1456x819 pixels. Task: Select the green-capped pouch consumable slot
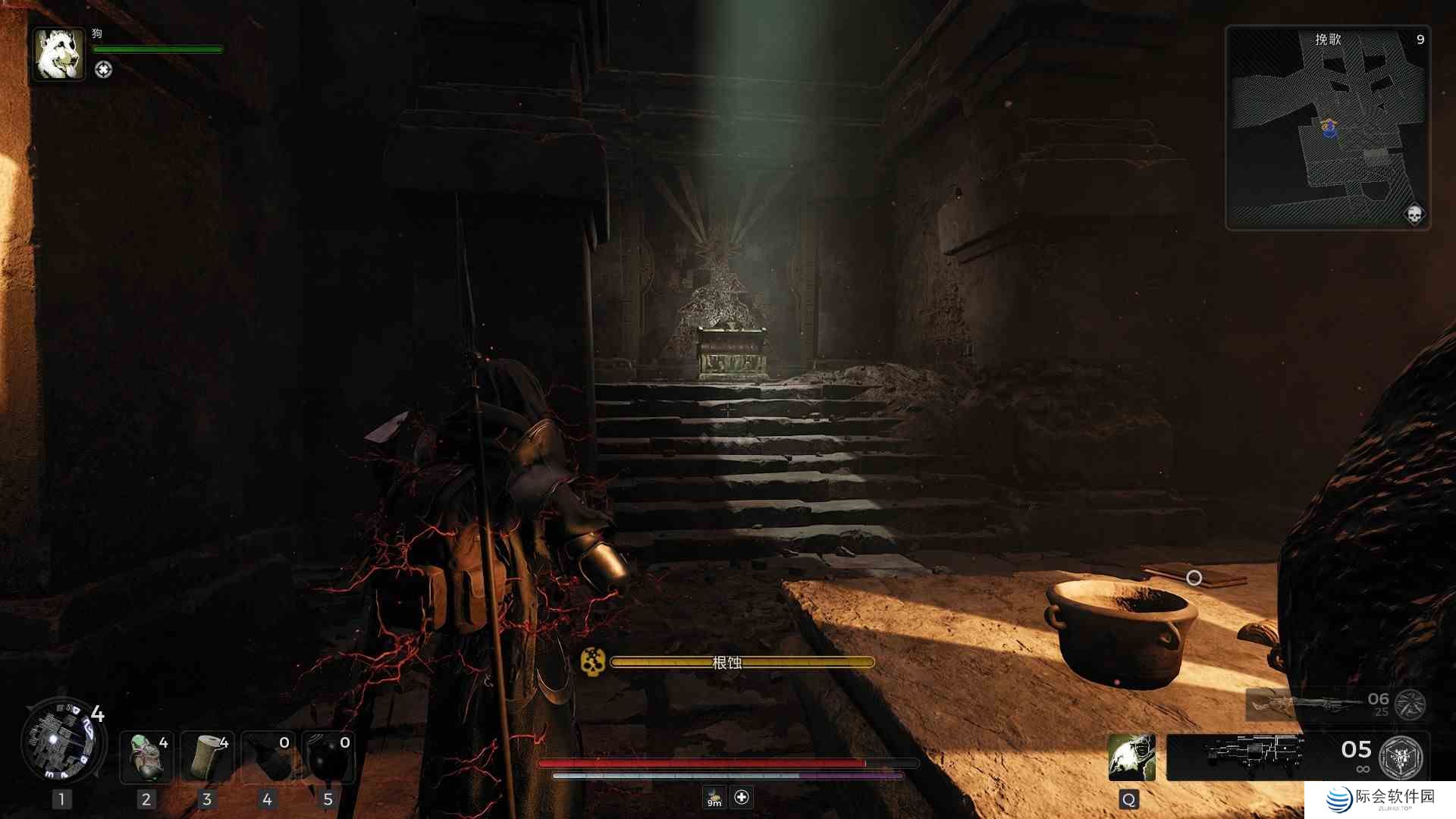[146, 756]
